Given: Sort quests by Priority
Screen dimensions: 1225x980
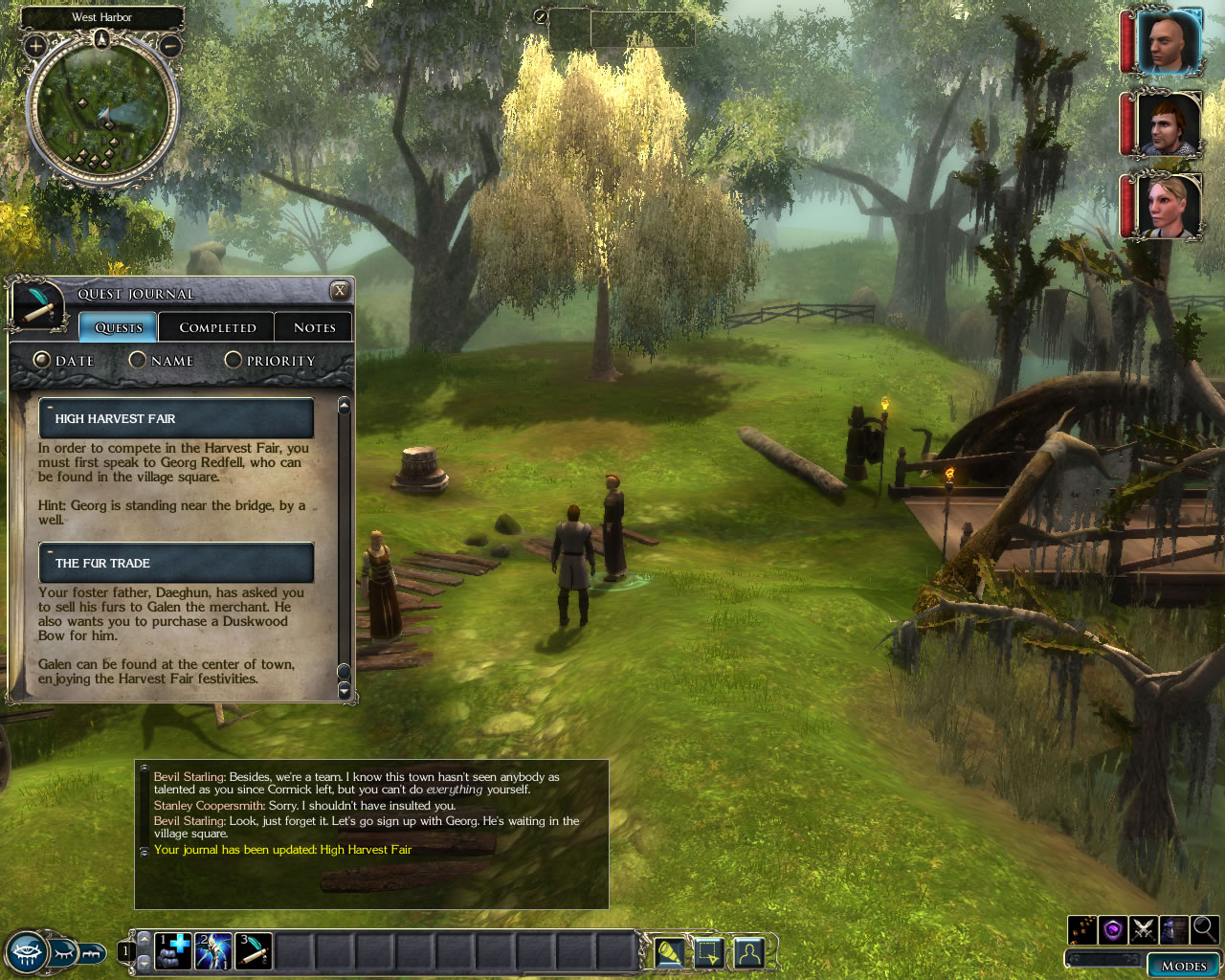Looking at the screenshot, I should click(234, 360).
